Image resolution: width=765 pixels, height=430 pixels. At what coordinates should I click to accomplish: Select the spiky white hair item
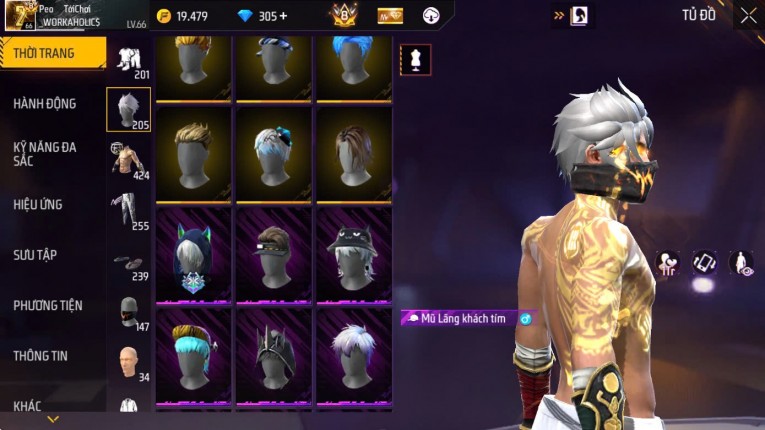pyautogui.click(x=355, y=355)
